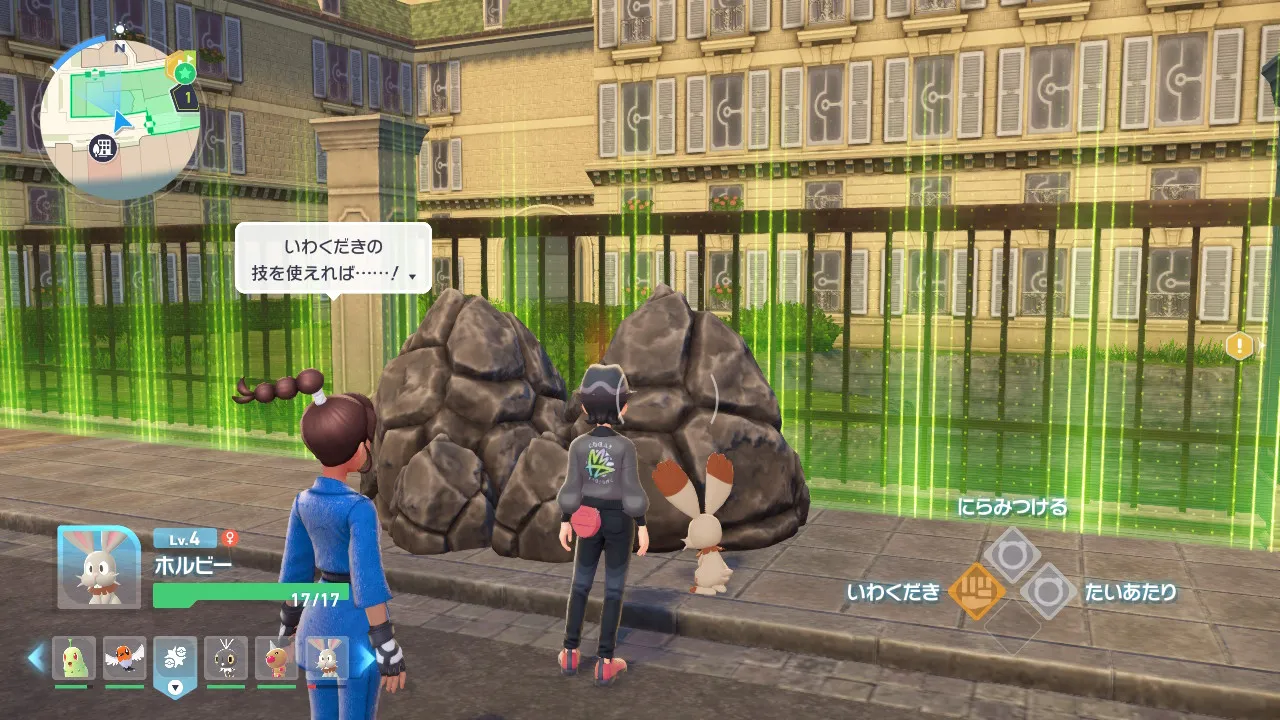Select the small Bunnelby slot in party bar
Image resolution: width=1280 pixels, height=720 pixels.
click(327, 658)
